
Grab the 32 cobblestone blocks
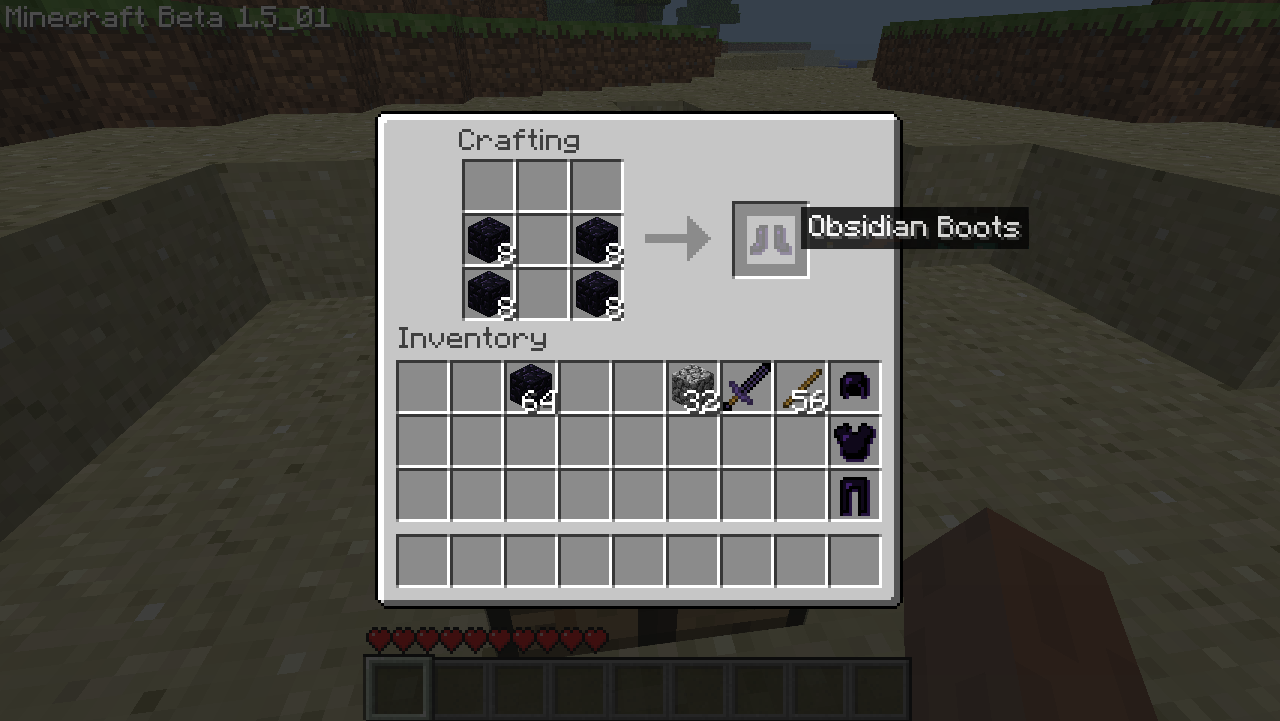click(x=692, y=387)
